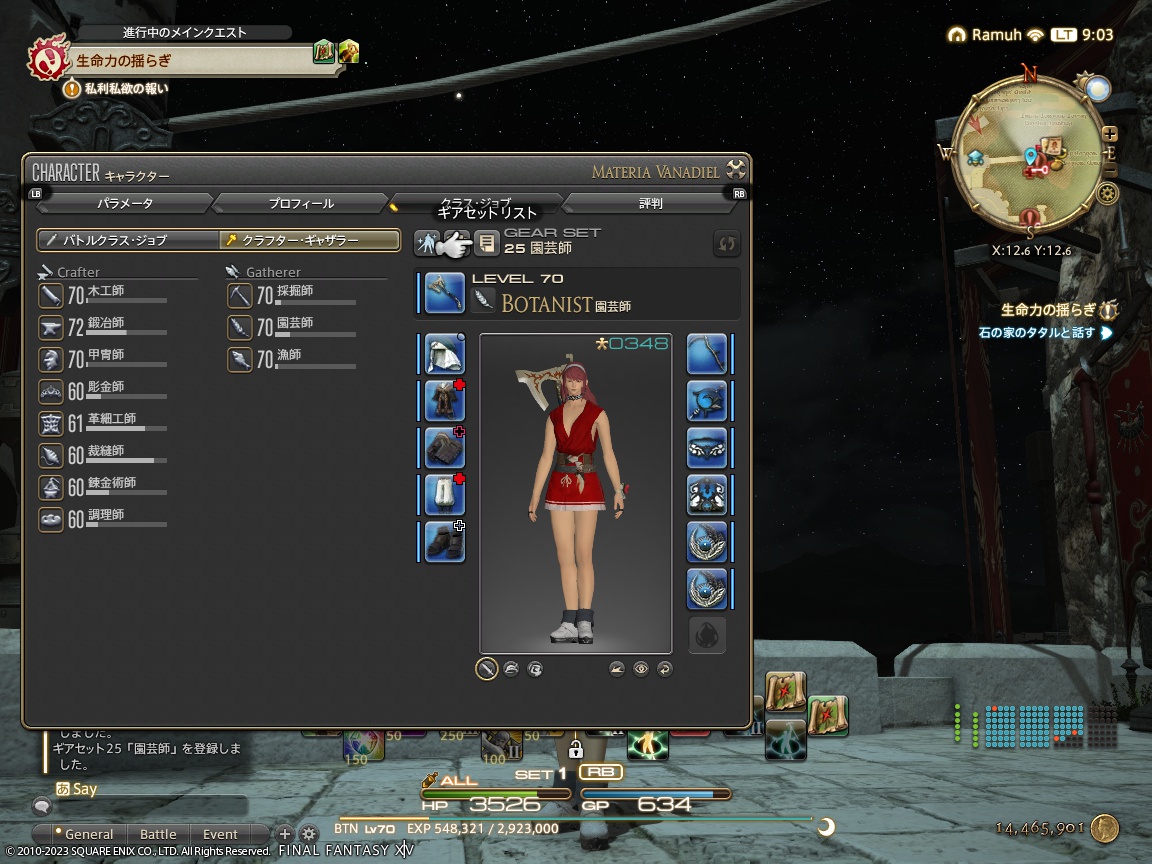Screen dimensions: 1152x864
Task: Choose the dark boots feet slot
Action: coord(445,541)
